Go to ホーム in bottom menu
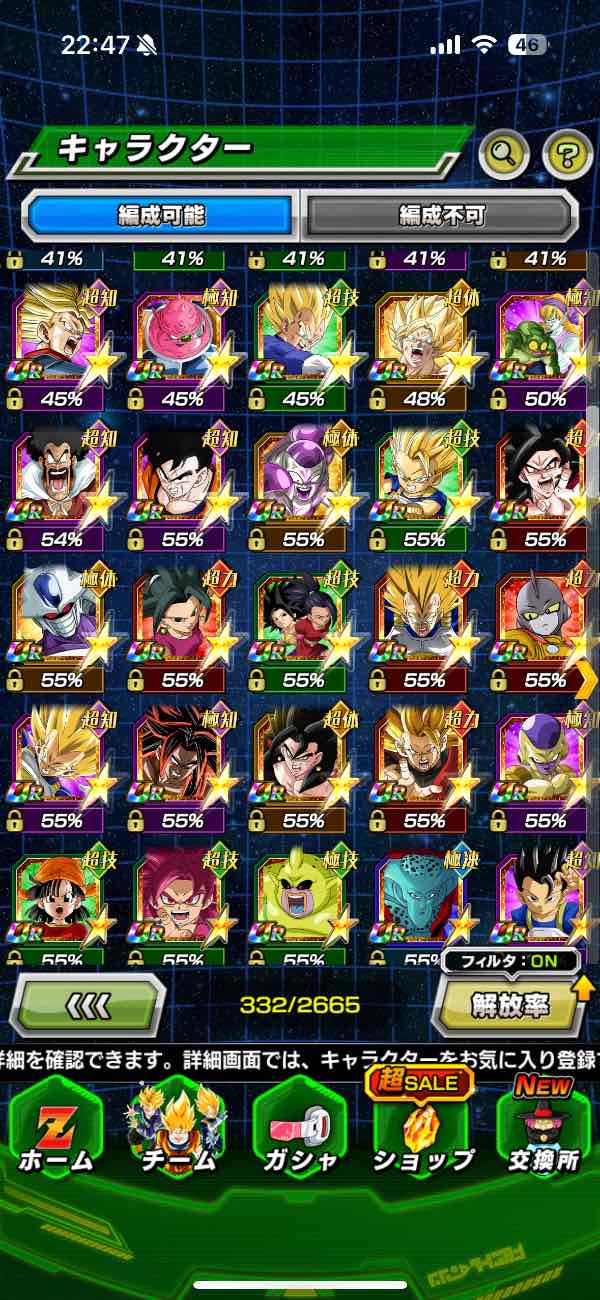Screen dimensions: 600x1300 click(56, 1130)
